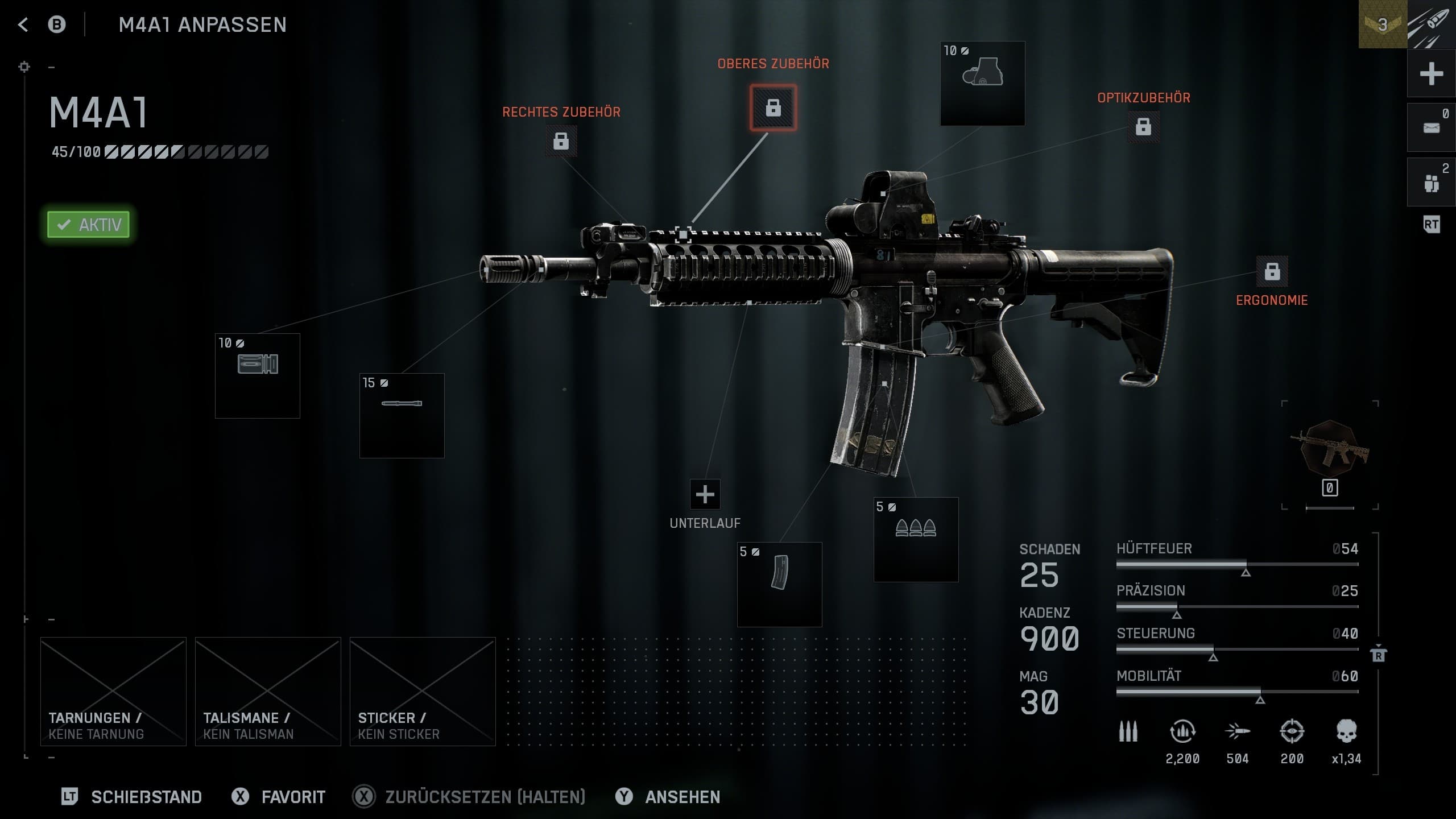
Task: Open the ammunition type slot
Action: (916, 539)
